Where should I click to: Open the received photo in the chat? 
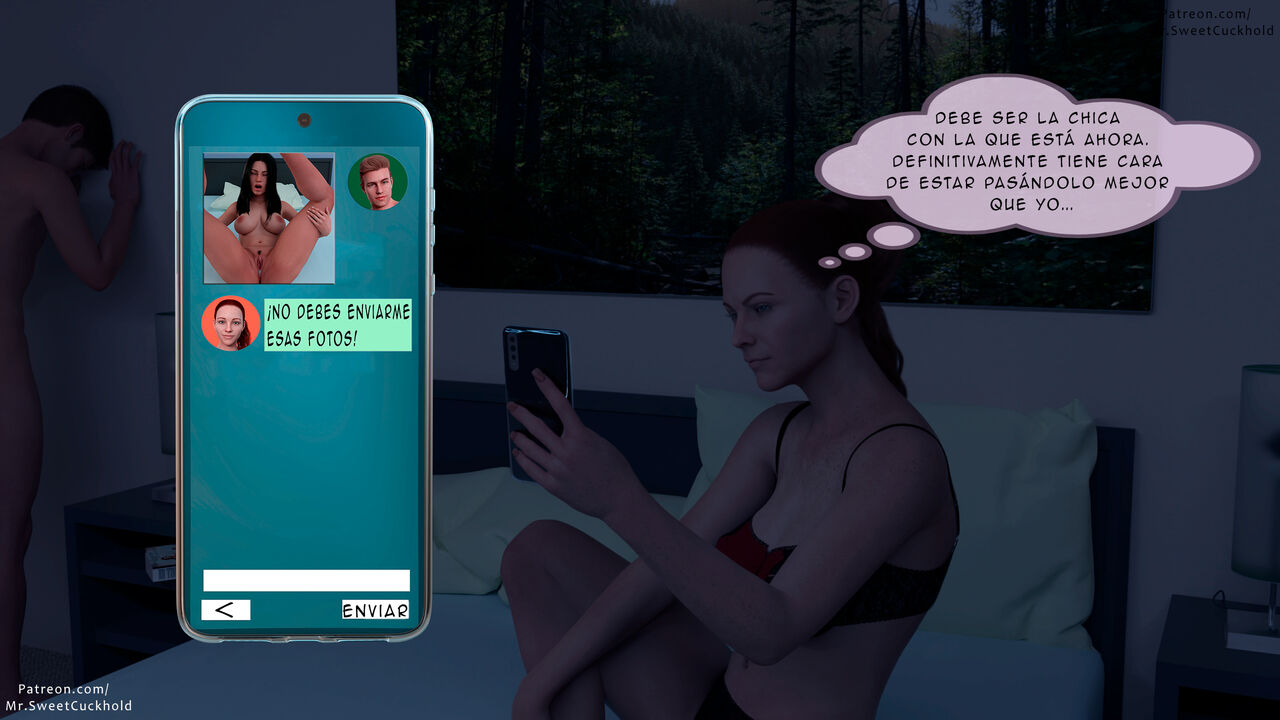pyautogui.click(x=269, y=218)
